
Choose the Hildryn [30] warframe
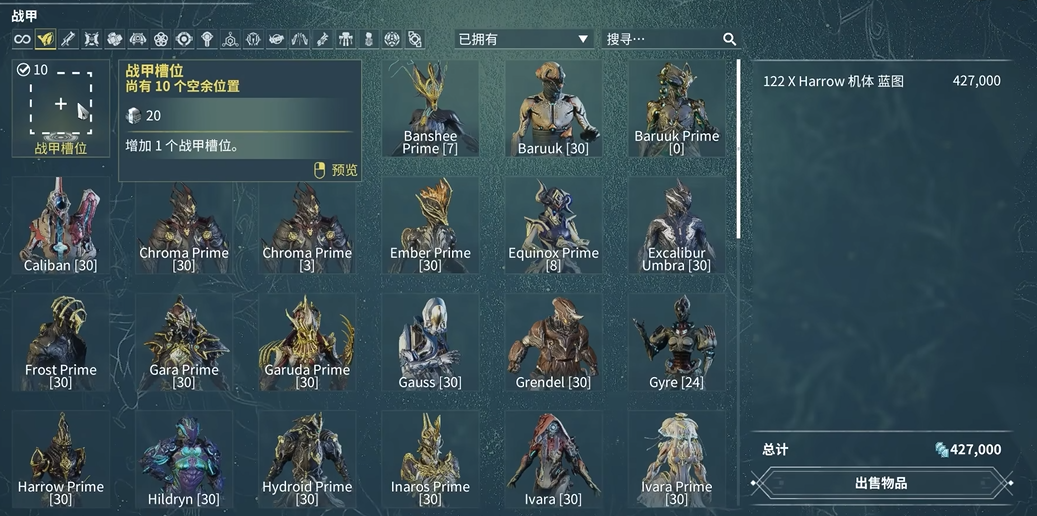pos(184,460)
